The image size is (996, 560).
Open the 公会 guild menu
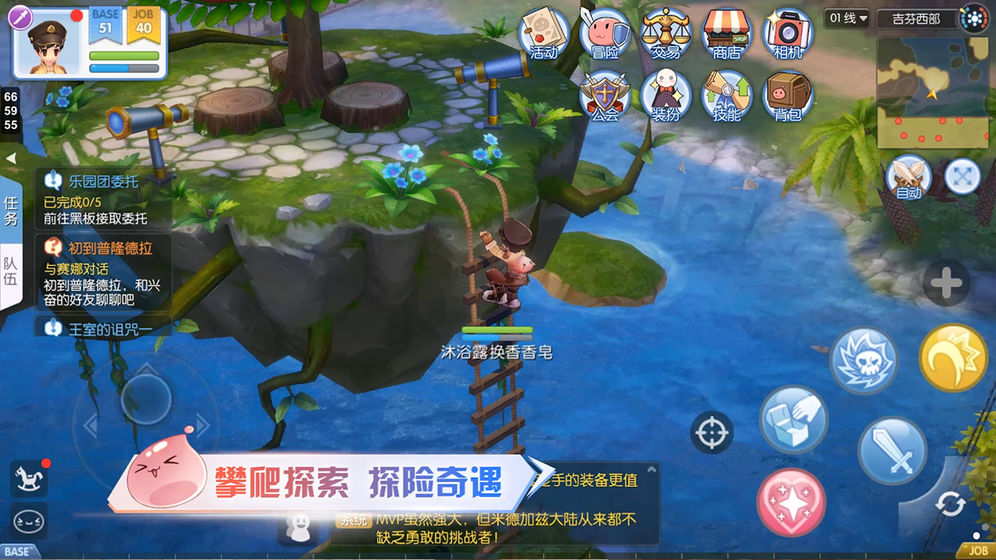[605, 96]
